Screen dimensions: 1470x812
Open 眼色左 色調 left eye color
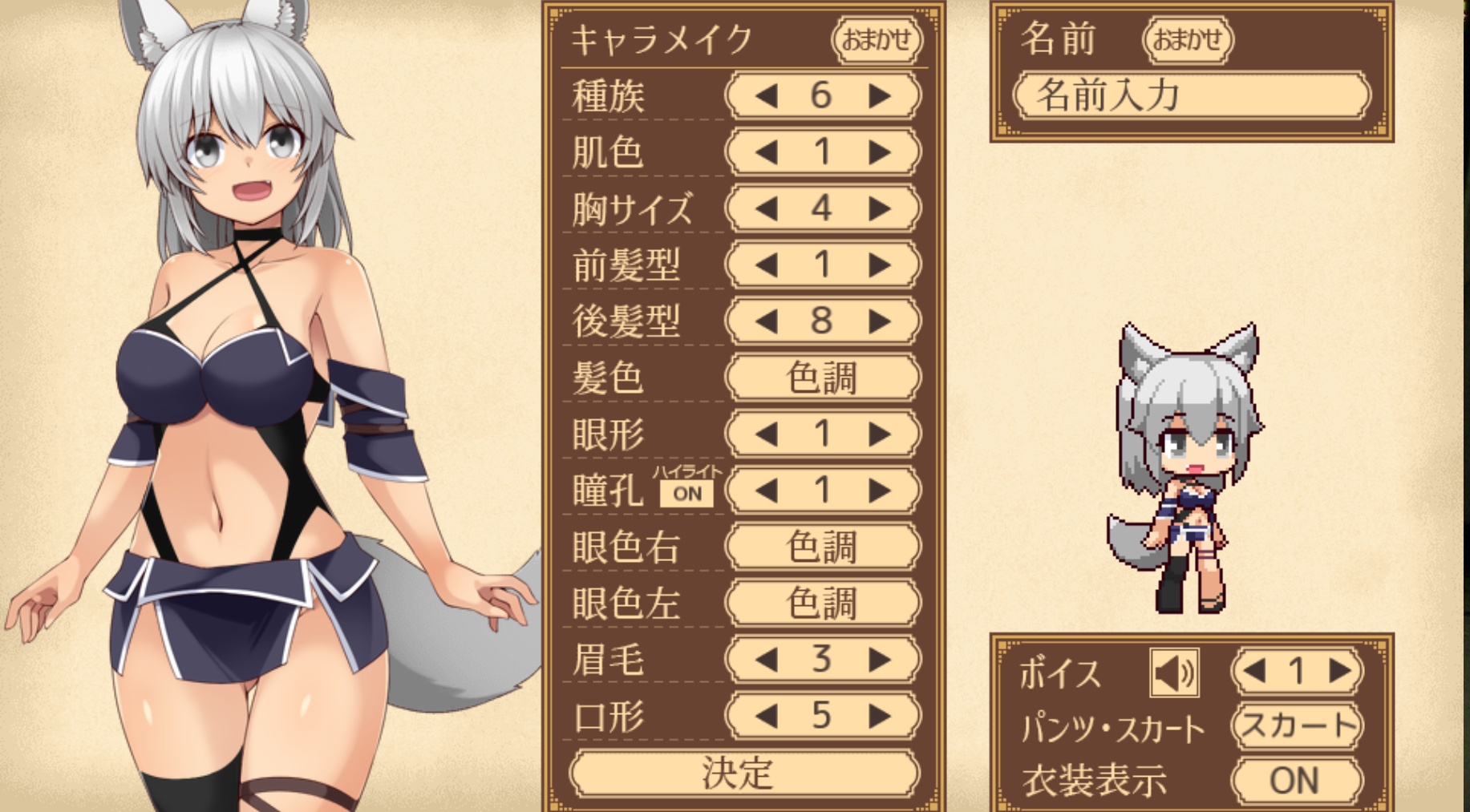pyautogui.click(x=822, y=604)
